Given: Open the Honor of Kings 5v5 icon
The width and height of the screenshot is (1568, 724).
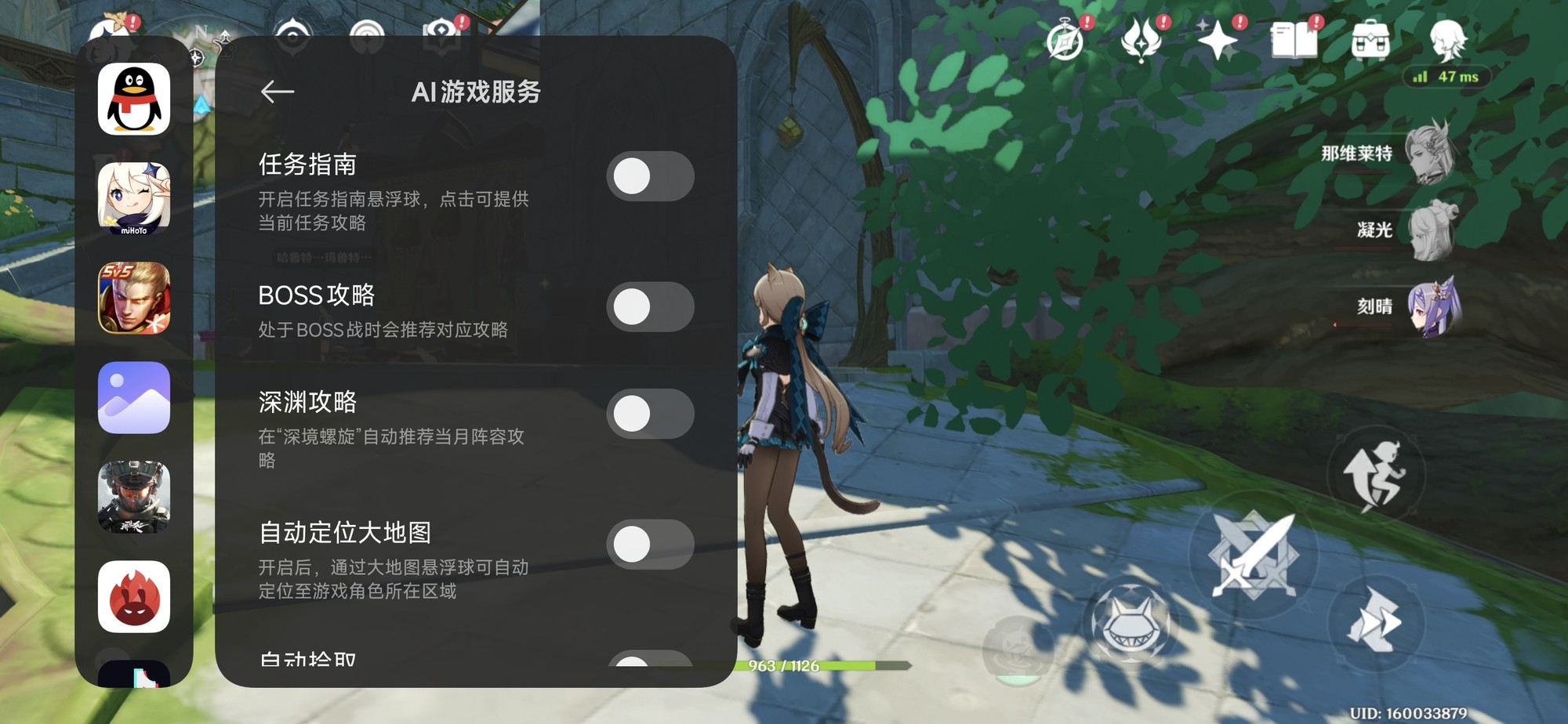Looking at the screenshot, I should [133, 299].
